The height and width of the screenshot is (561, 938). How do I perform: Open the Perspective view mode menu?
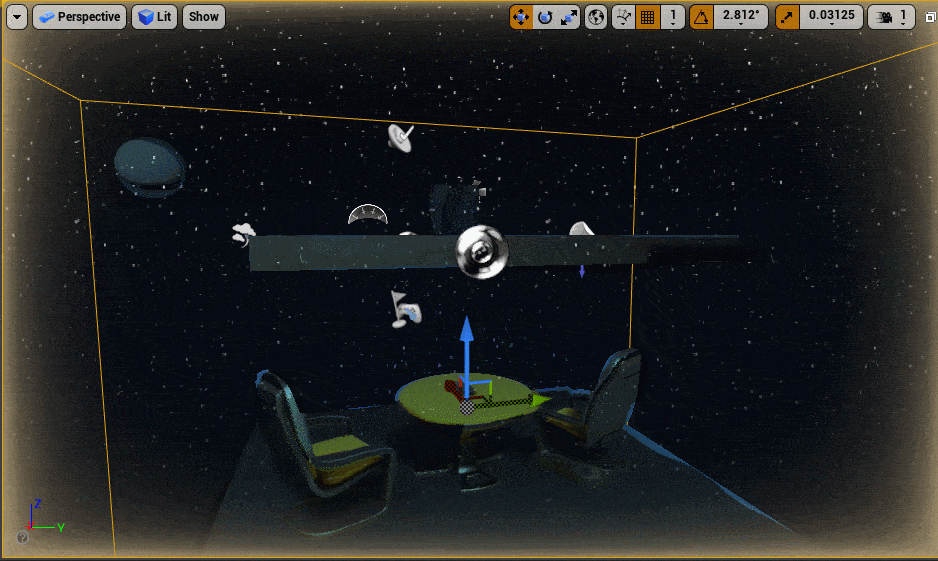[x=79, y=17]
